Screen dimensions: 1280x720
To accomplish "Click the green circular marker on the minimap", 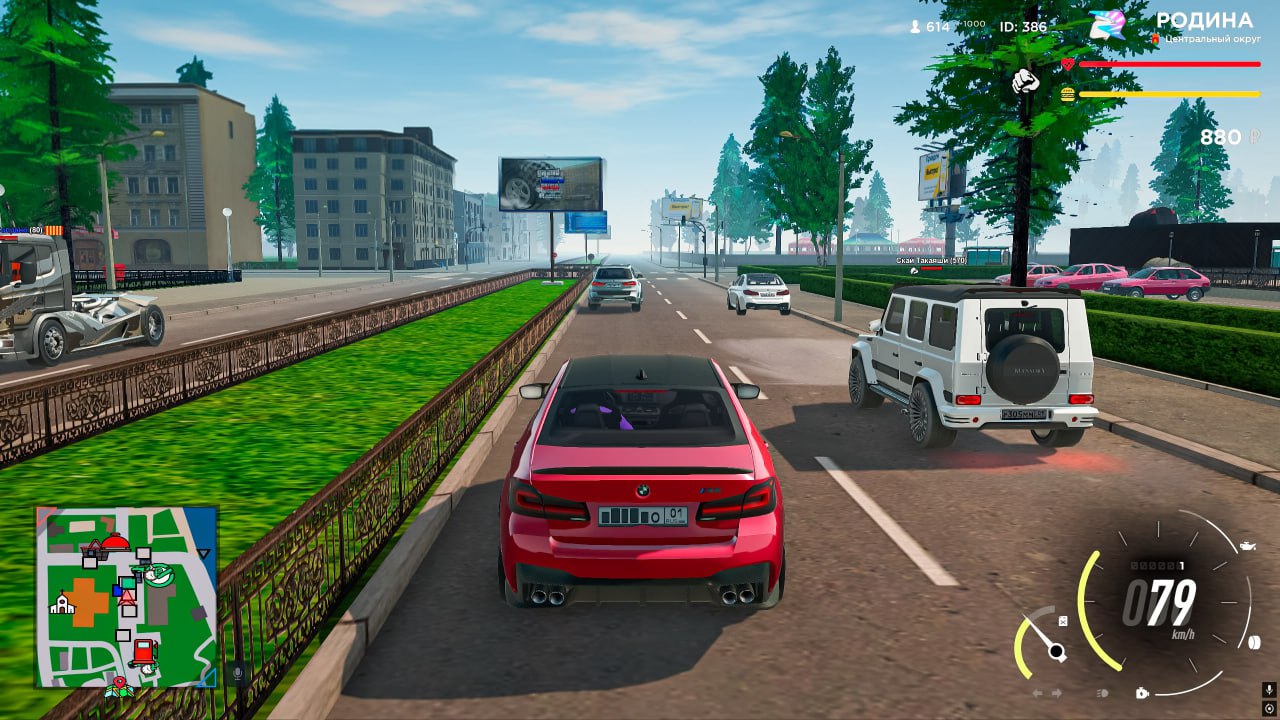I will [158, 575].
